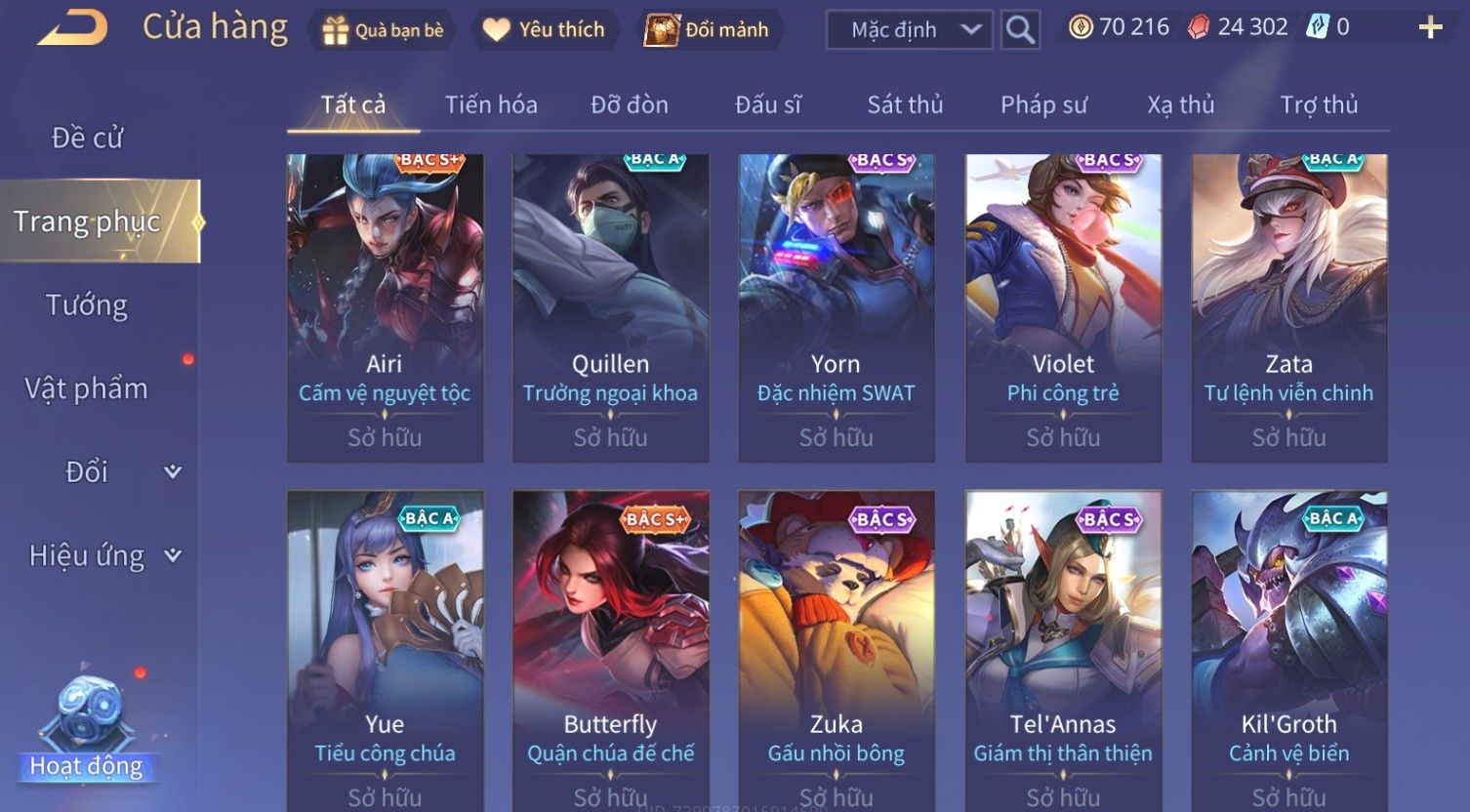Add currency with the plus button

coord(1430,27)
